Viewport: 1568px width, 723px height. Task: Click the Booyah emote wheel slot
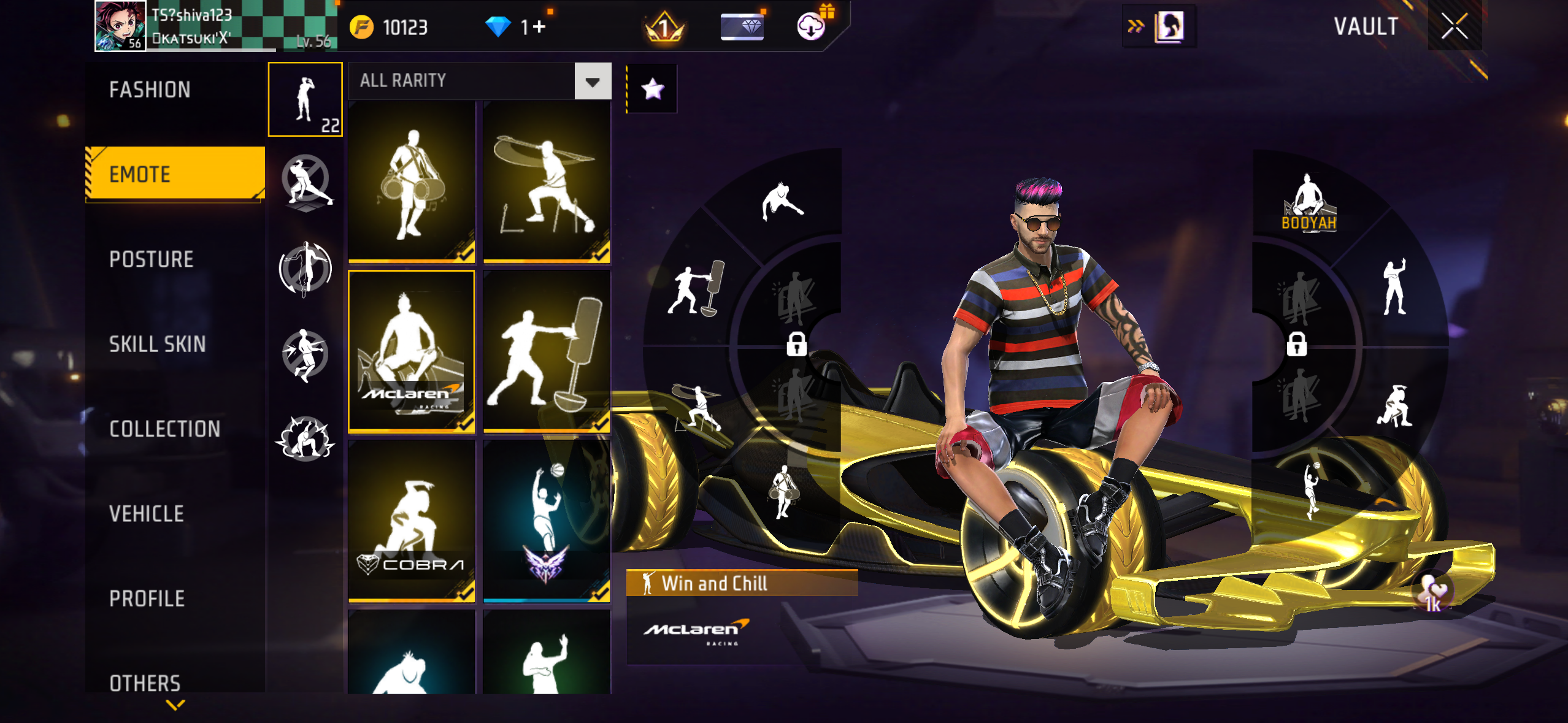(x=1308, y=202)
